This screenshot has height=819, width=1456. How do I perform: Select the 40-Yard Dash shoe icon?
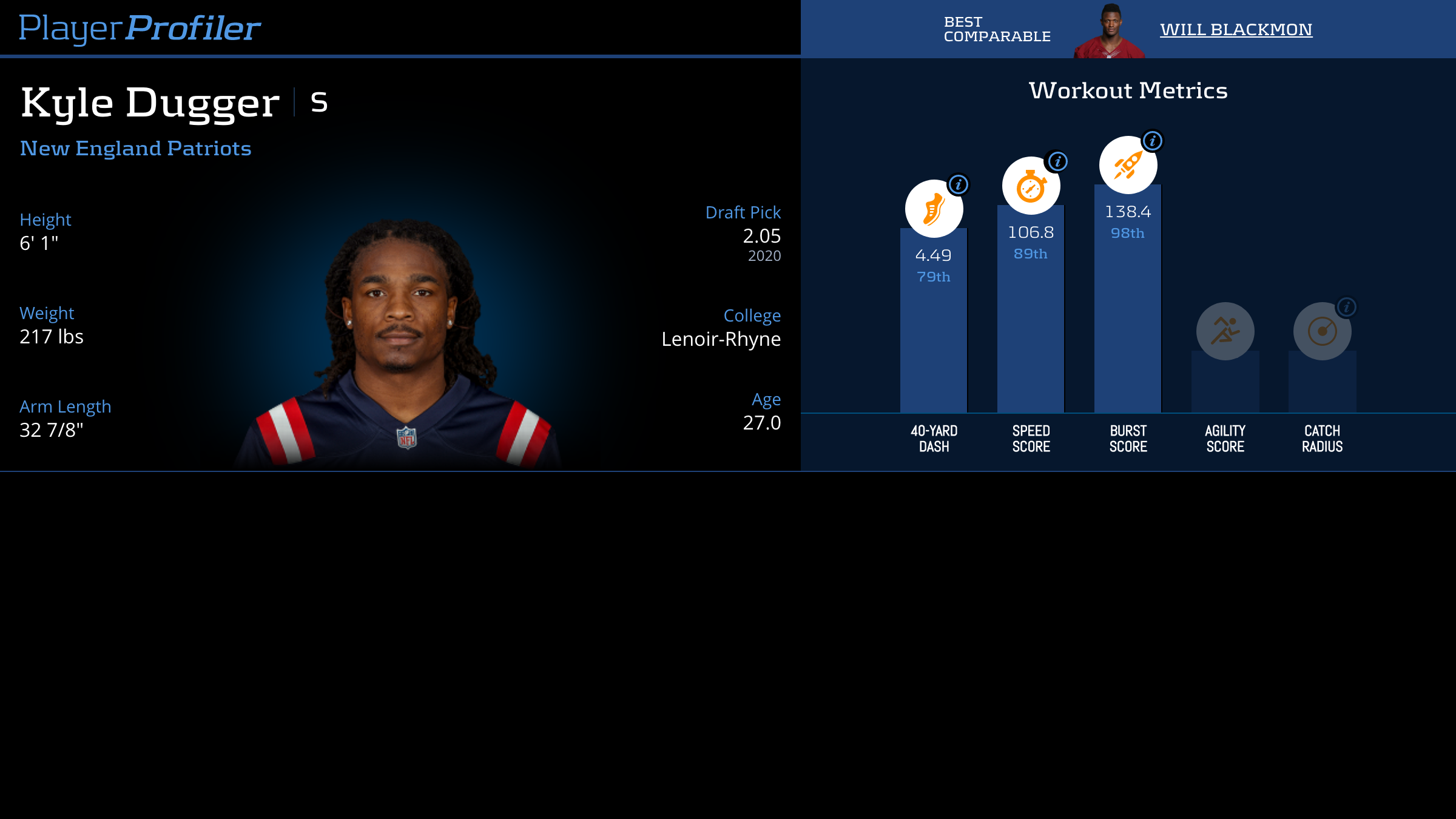click(x=934, y=209)
